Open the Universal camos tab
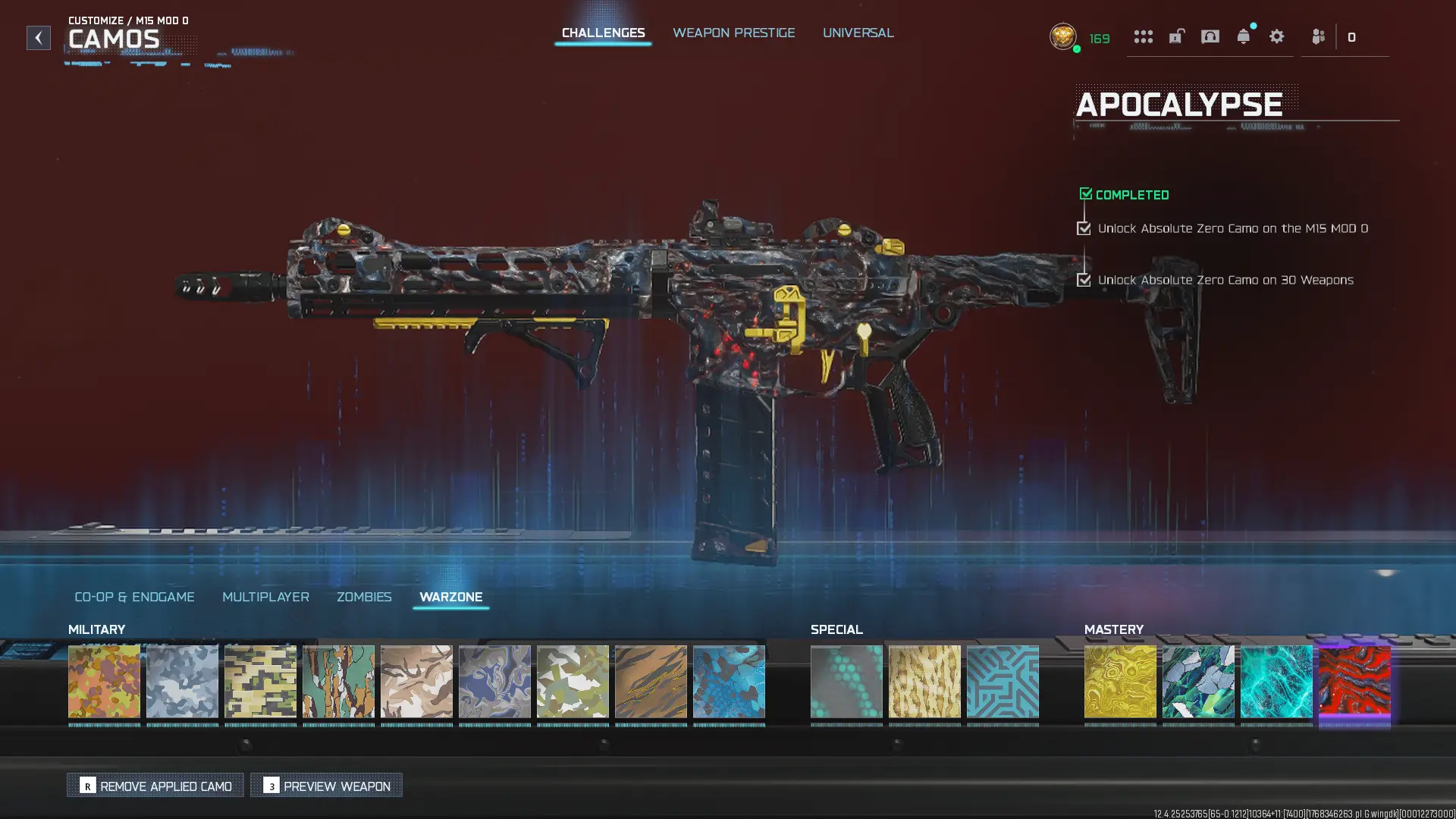This screenshot has height=819, width=1456. click(x=858, y=33)
